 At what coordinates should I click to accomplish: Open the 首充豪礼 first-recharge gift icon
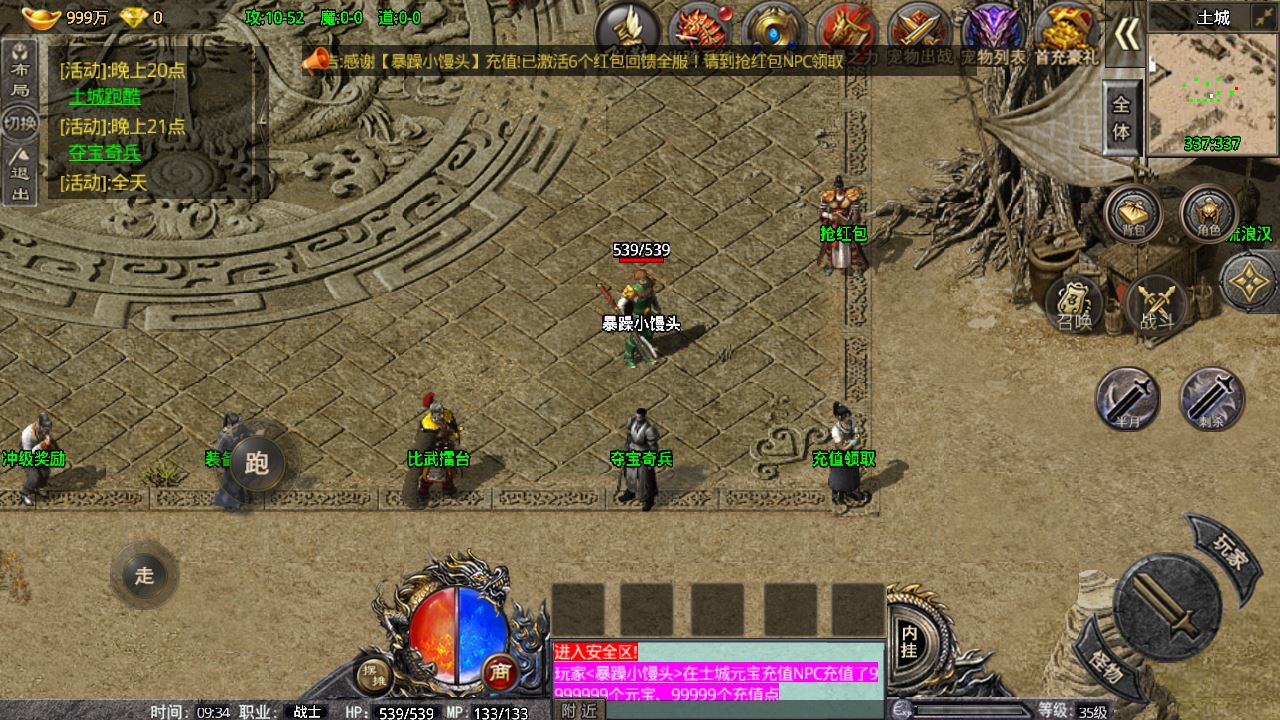pyautogui.click(x=1066, y=32)
